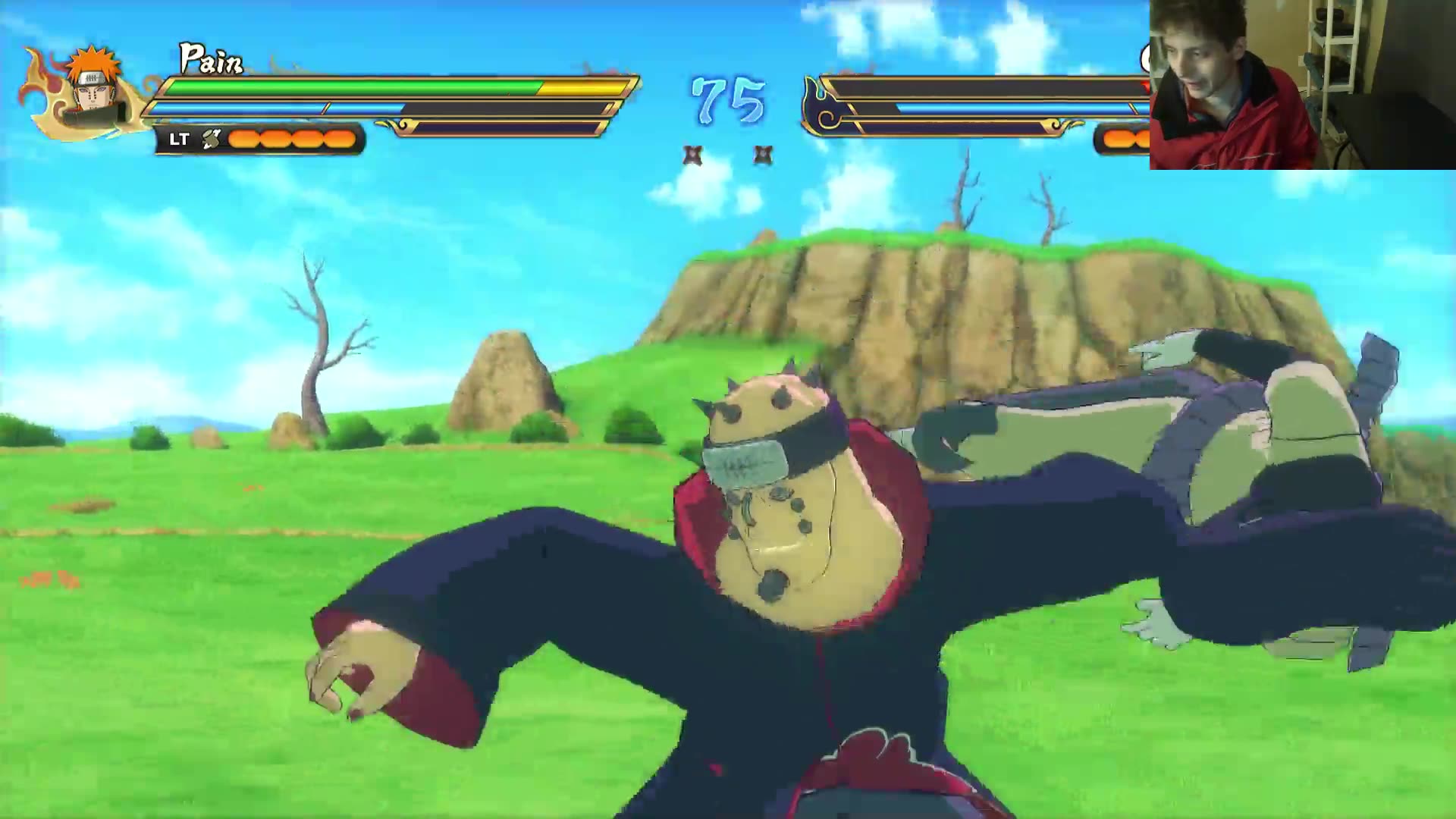Click the shuriken tool icon beside LT
The width and height of the screenshot is (1456, 819).
point(210,140)
